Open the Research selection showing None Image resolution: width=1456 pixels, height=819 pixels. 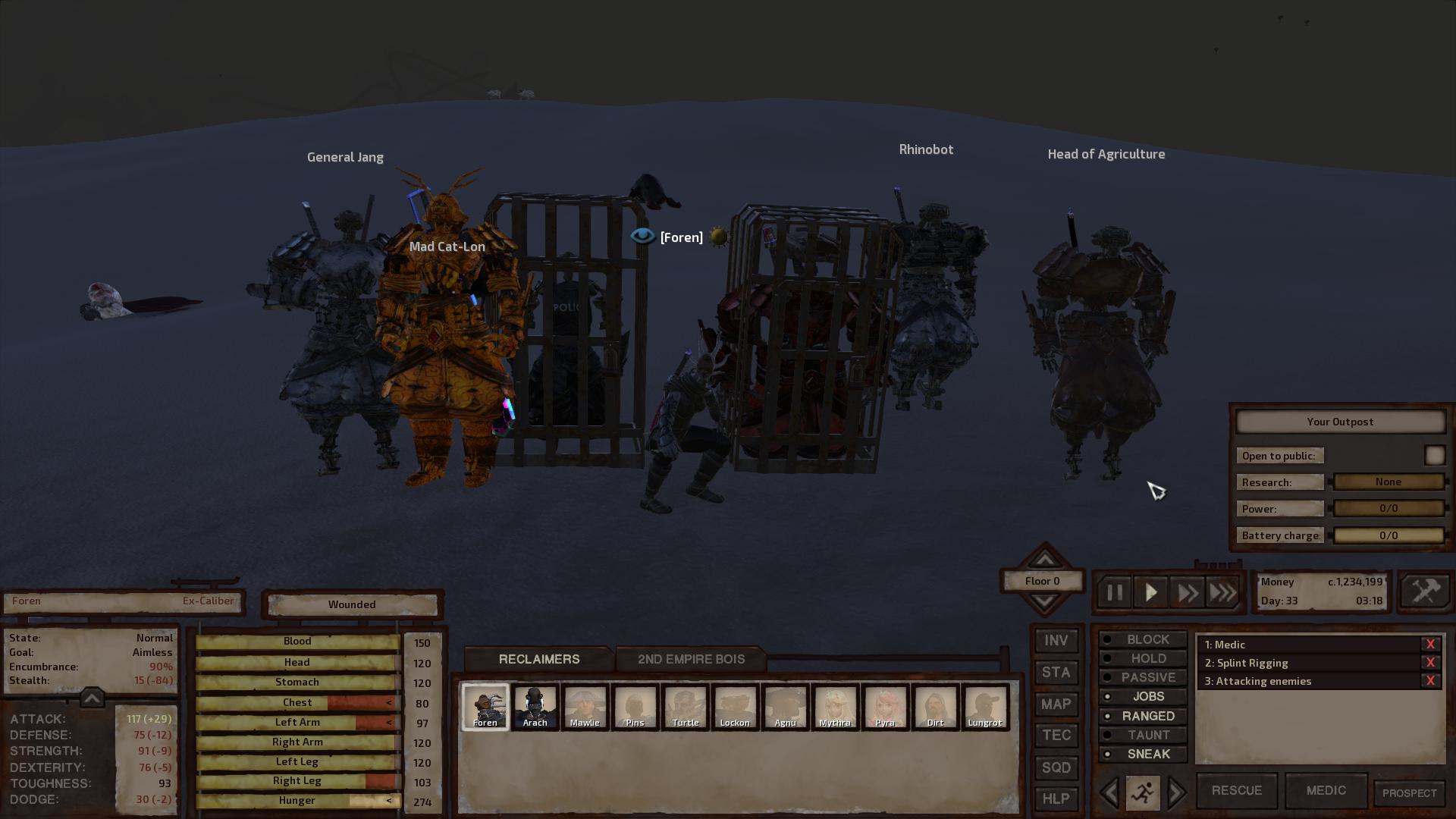(x=1388, y=482)
